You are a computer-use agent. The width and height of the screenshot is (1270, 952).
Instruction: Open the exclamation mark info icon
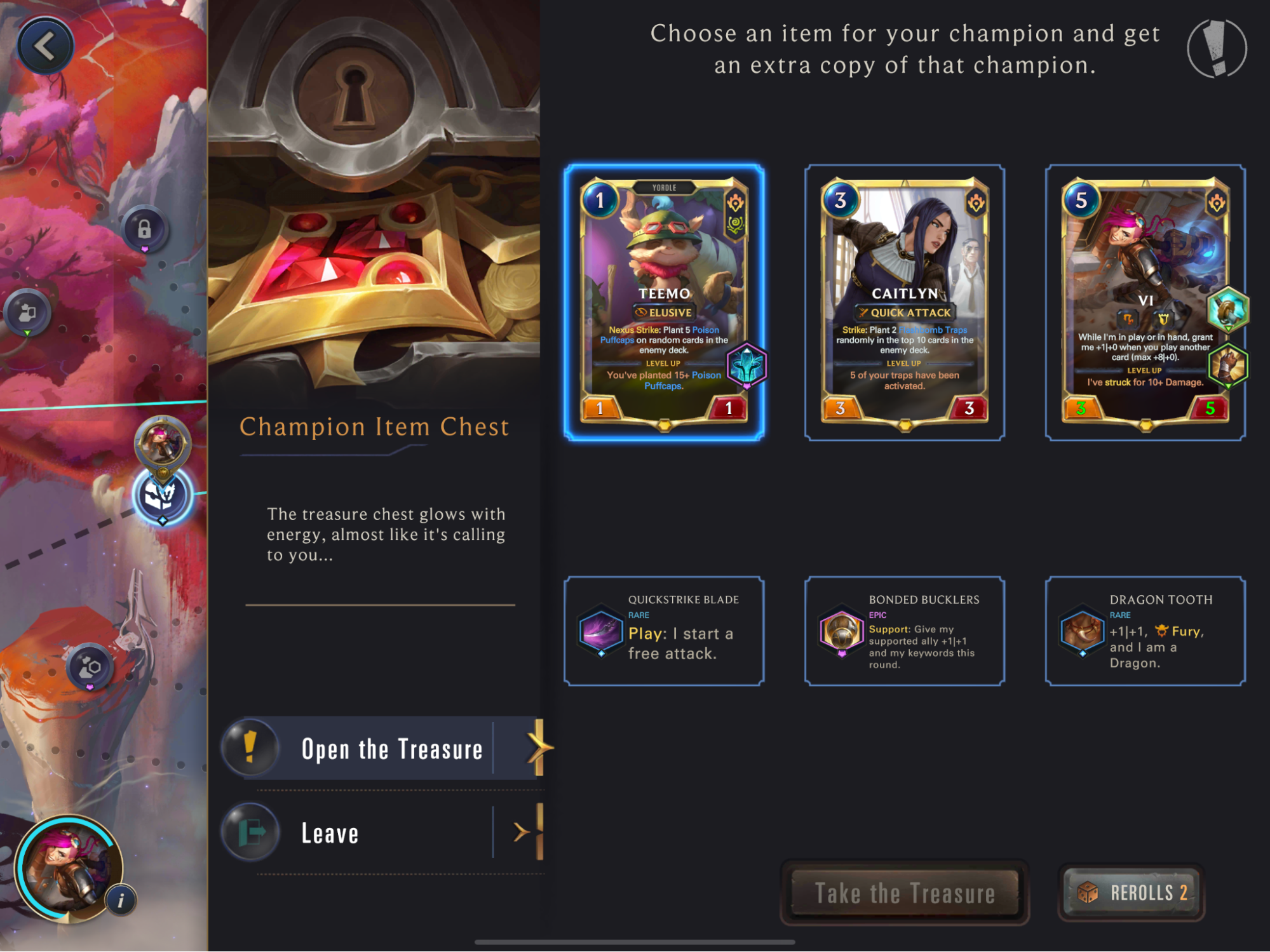click(x=1216, y=48)
